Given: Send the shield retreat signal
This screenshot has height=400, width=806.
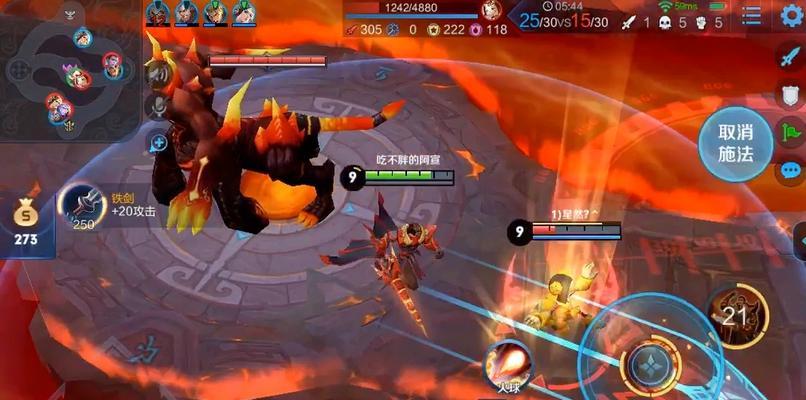Looking at the screenshot, I should [x=790, y=96].
